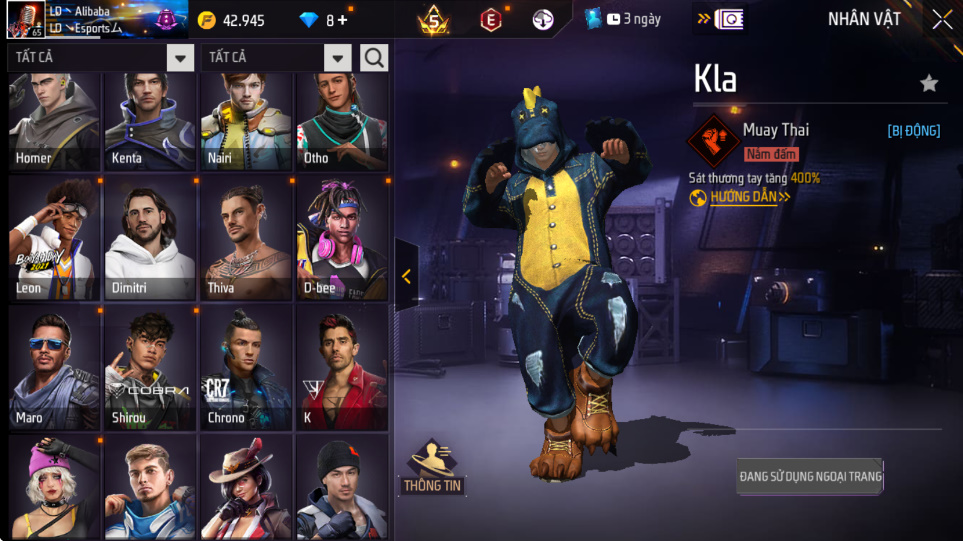Screen dimensions: 963x541
Task: Select the Chrono character tile
Action: click(246, 367)
